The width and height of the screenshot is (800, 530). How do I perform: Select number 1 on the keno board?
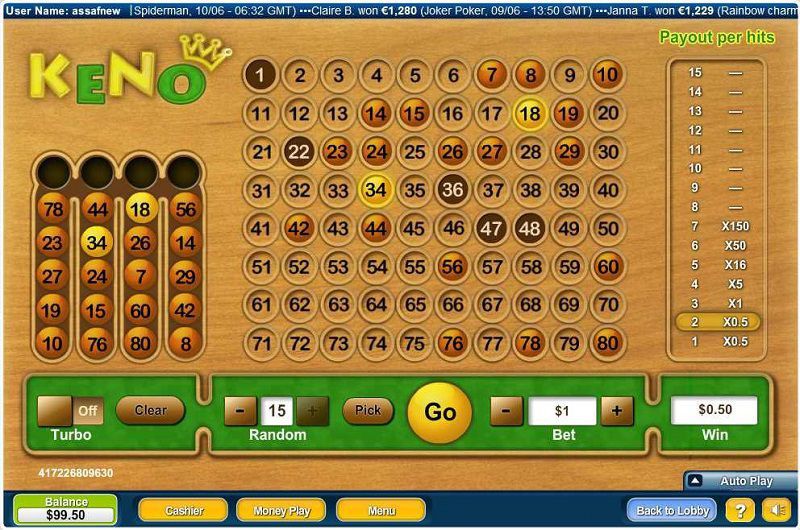click(261, 75)
